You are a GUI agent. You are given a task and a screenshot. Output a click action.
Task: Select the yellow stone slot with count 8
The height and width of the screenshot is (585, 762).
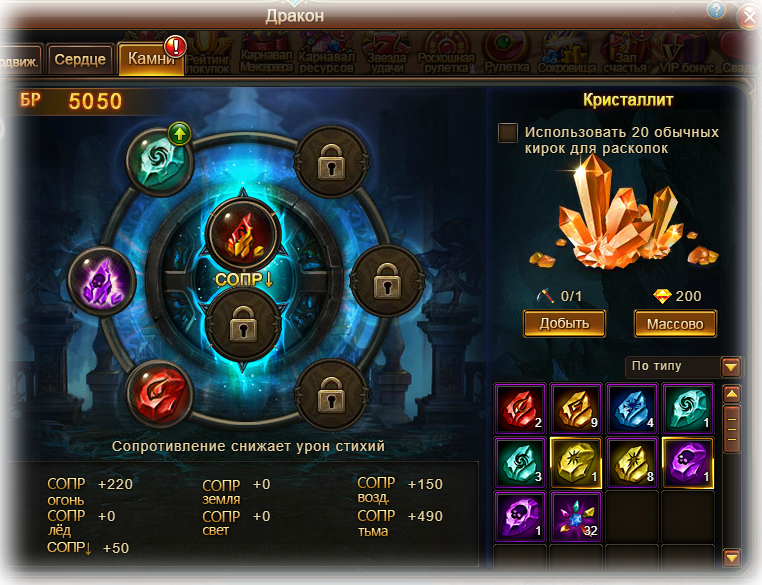[x=633, y=462]
